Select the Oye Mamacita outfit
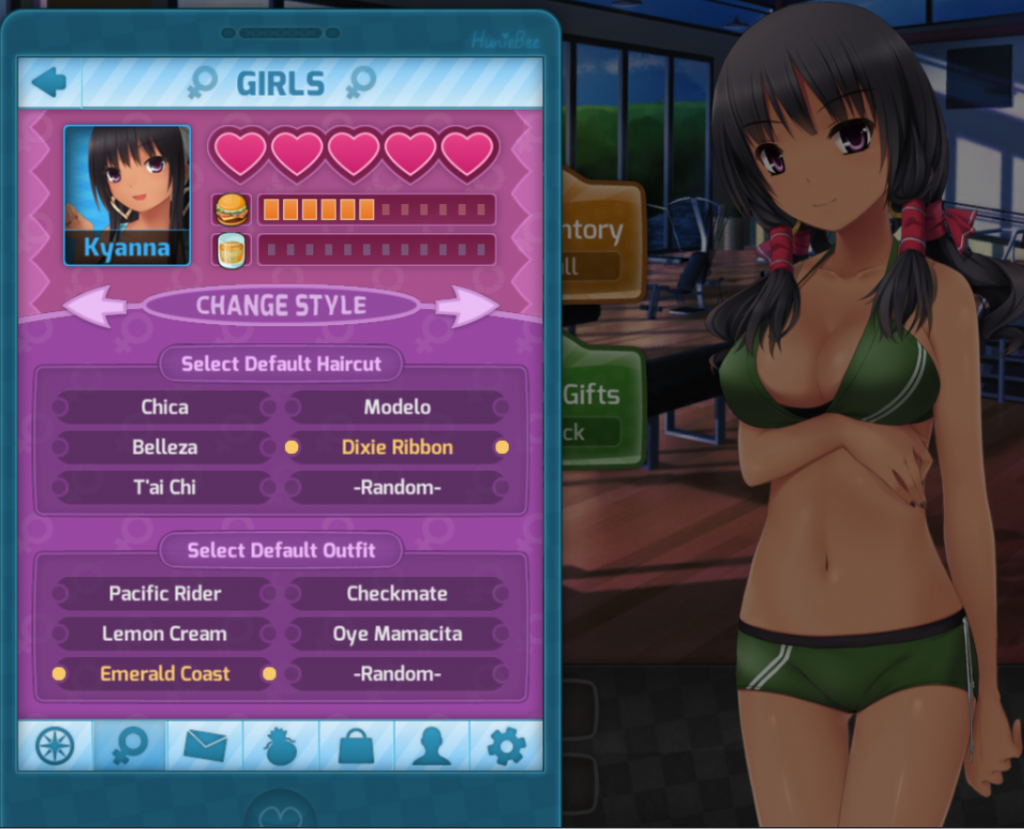Viewport: 1024px width, 829px height. [x=397, y=633]
